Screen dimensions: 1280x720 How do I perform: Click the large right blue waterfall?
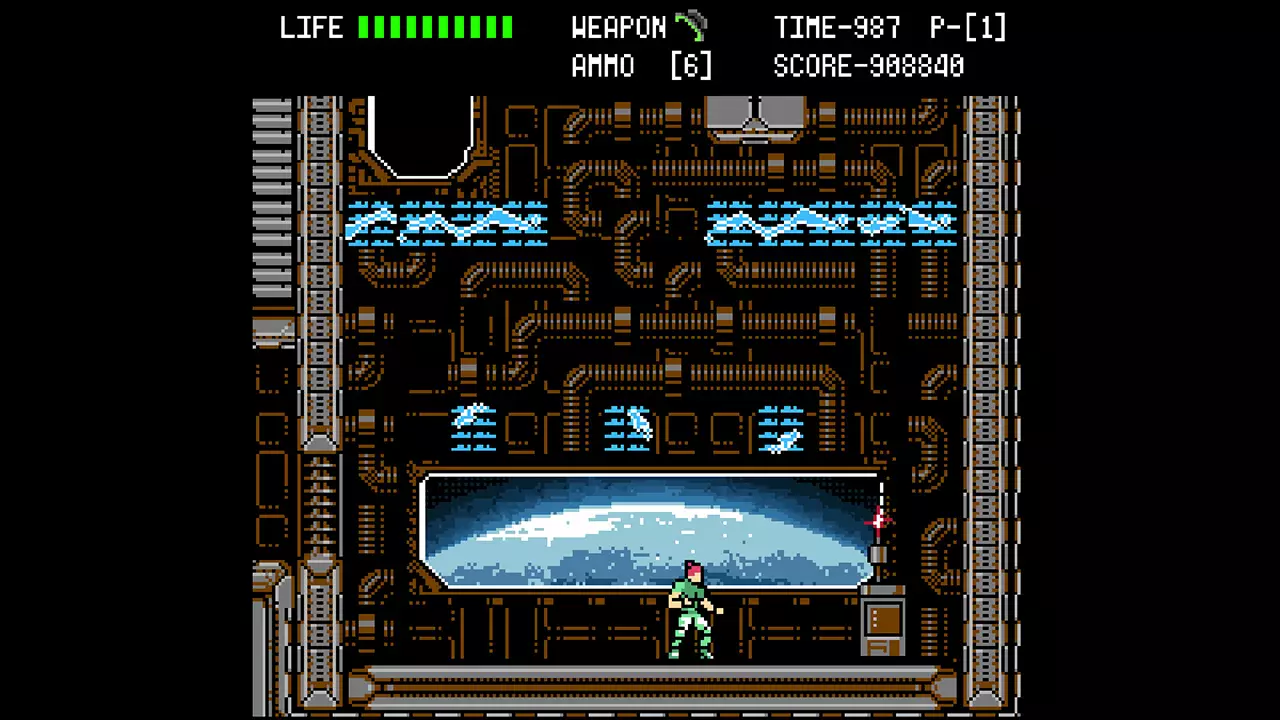[x=830, y=222]
